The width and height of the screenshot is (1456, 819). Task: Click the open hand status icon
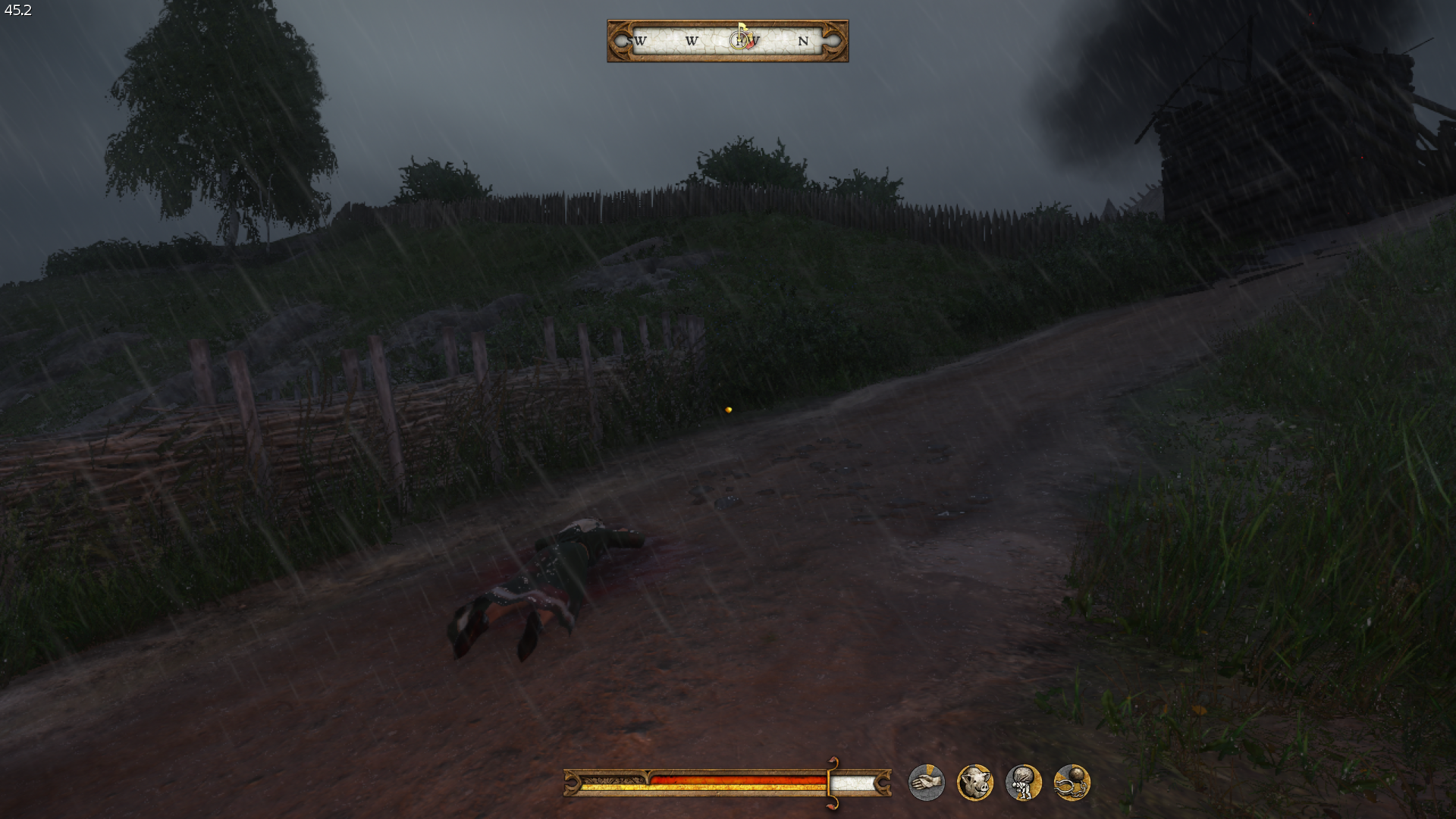[x=926, y=783]
